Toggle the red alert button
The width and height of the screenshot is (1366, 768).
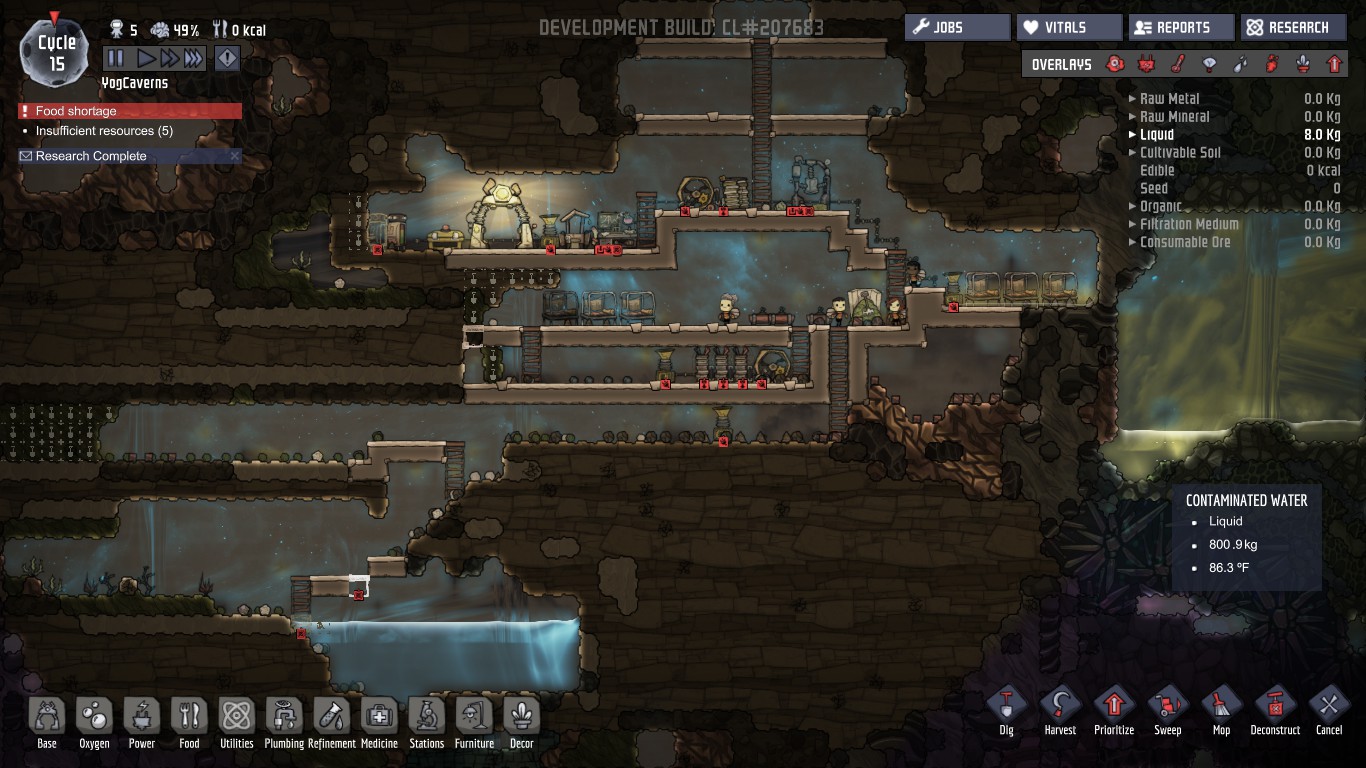227,59
